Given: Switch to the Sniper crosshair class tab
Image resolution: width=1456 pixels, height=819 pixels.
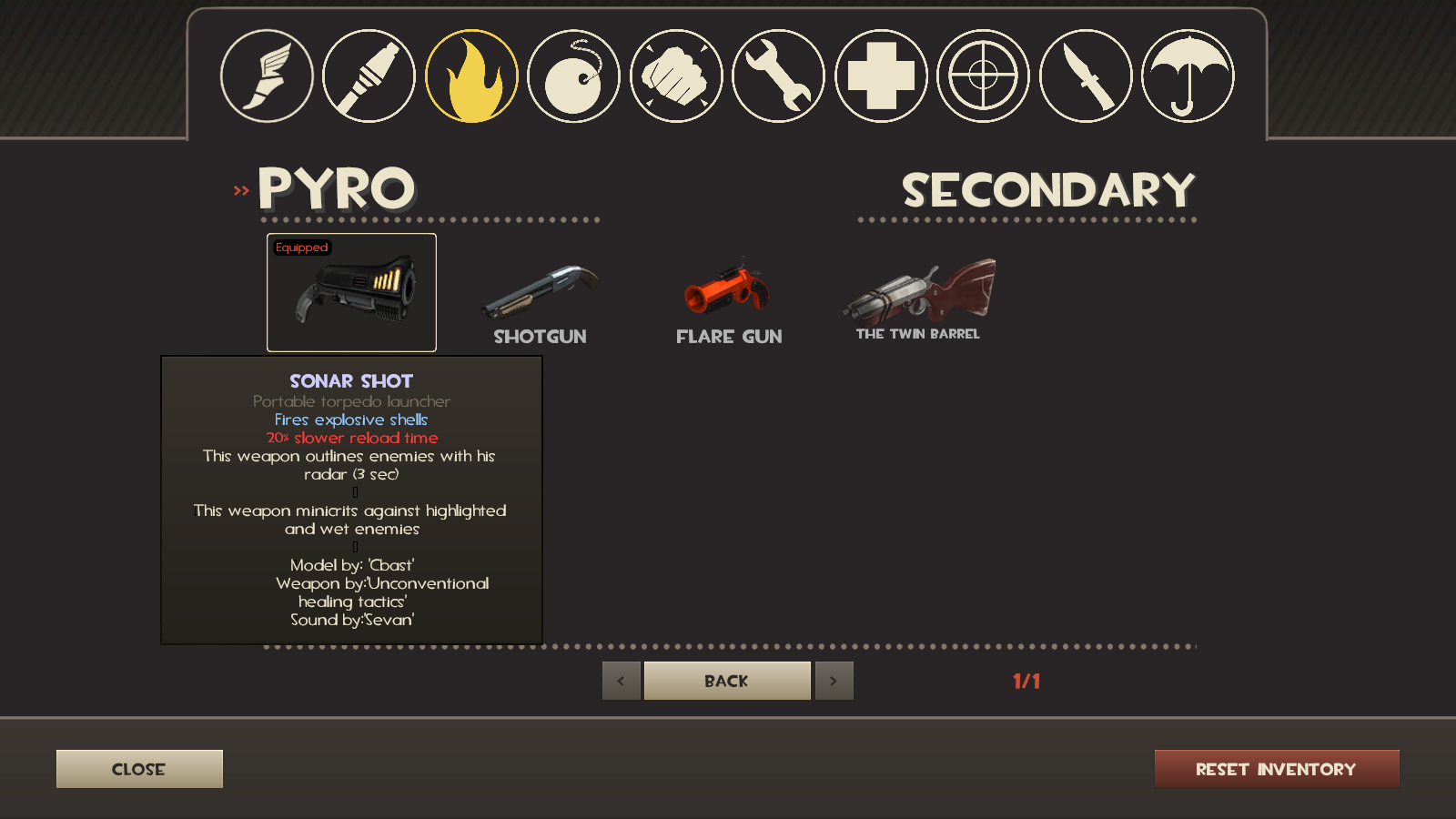Looking at the screenshot, I should point(983,76).
